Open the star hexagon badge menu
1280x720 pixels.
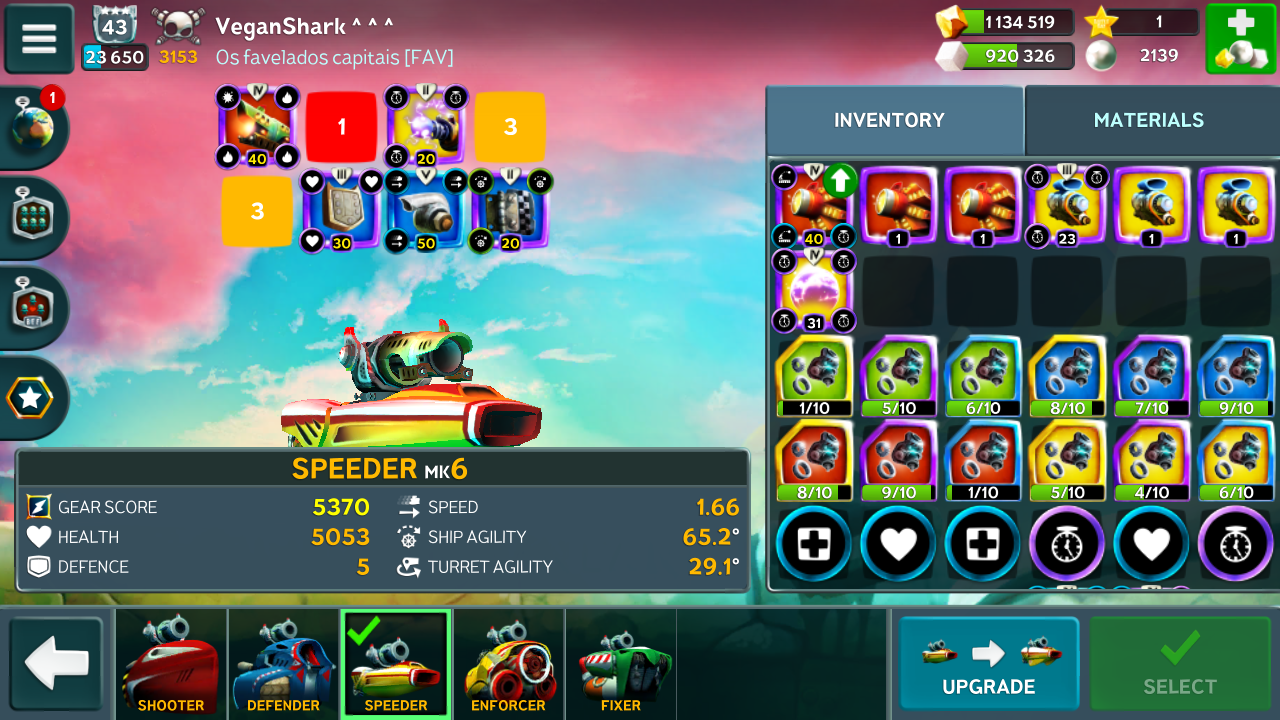(30, 398)
